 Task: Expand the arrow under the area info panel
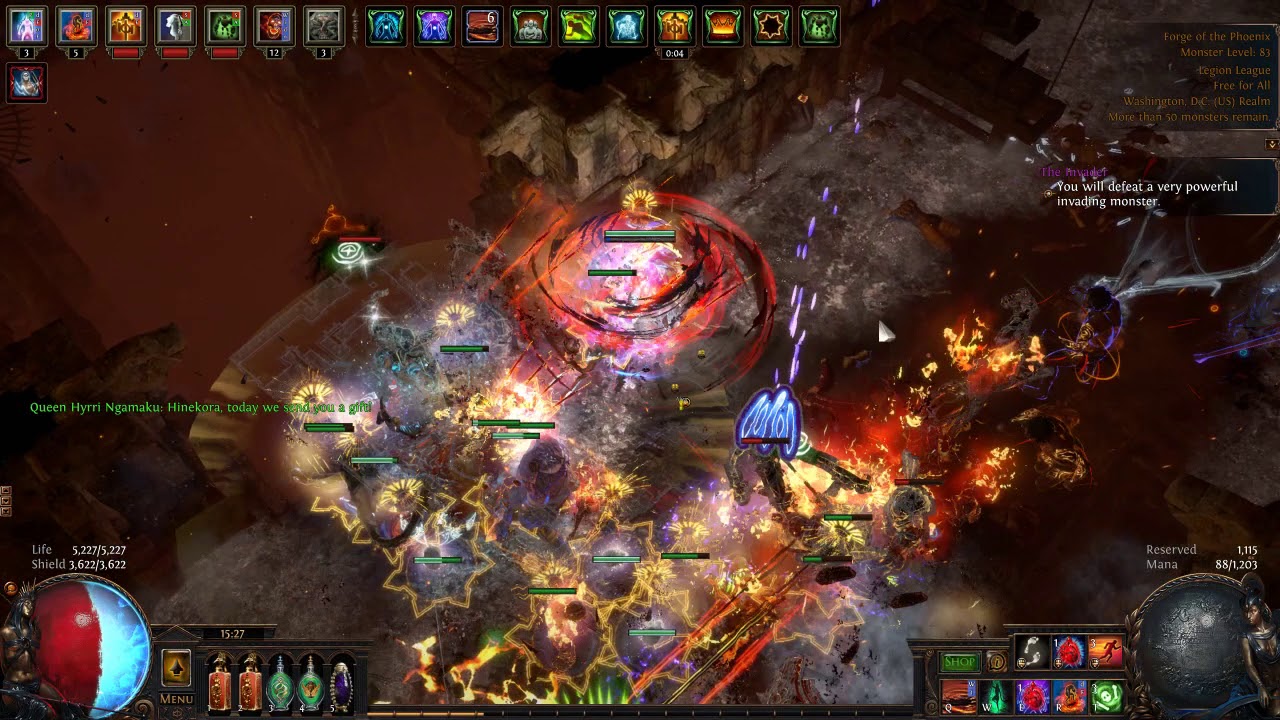tap(1272, 144)
